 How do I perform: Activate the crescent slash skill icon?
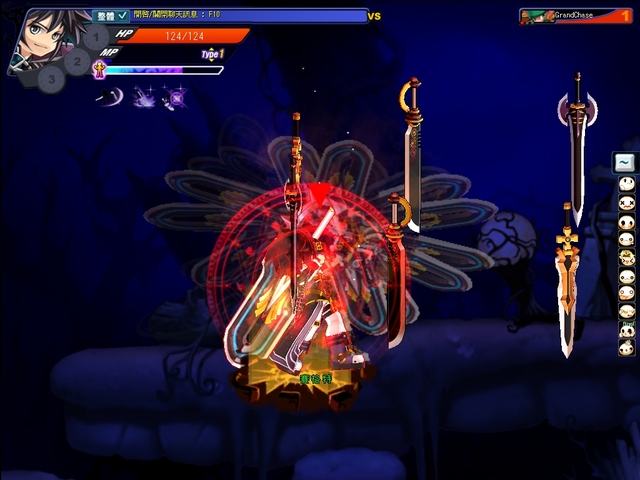pos(107,97)
